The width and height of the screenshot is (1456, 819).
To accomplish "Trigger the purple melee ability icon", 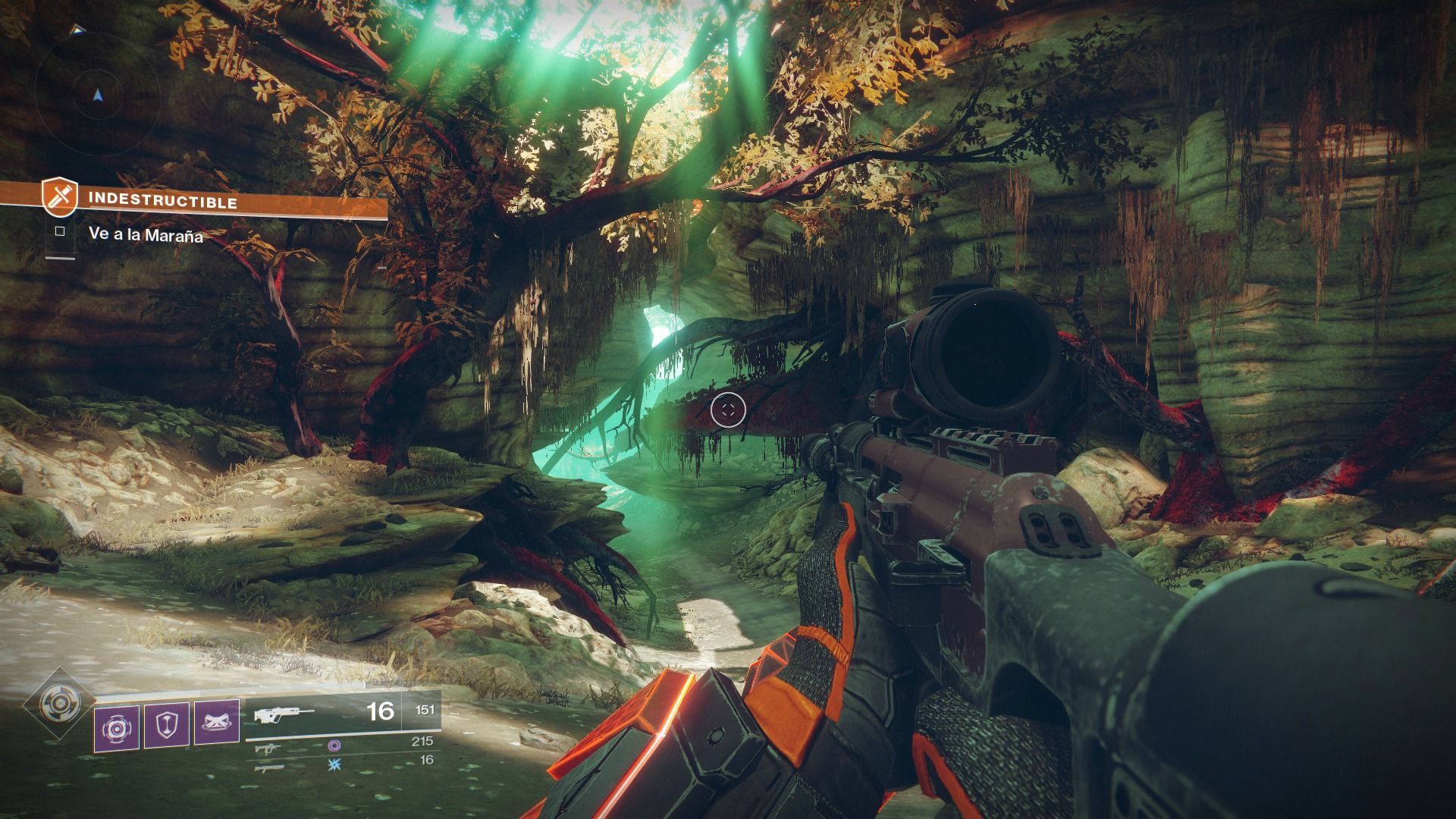I will (217, 723).
